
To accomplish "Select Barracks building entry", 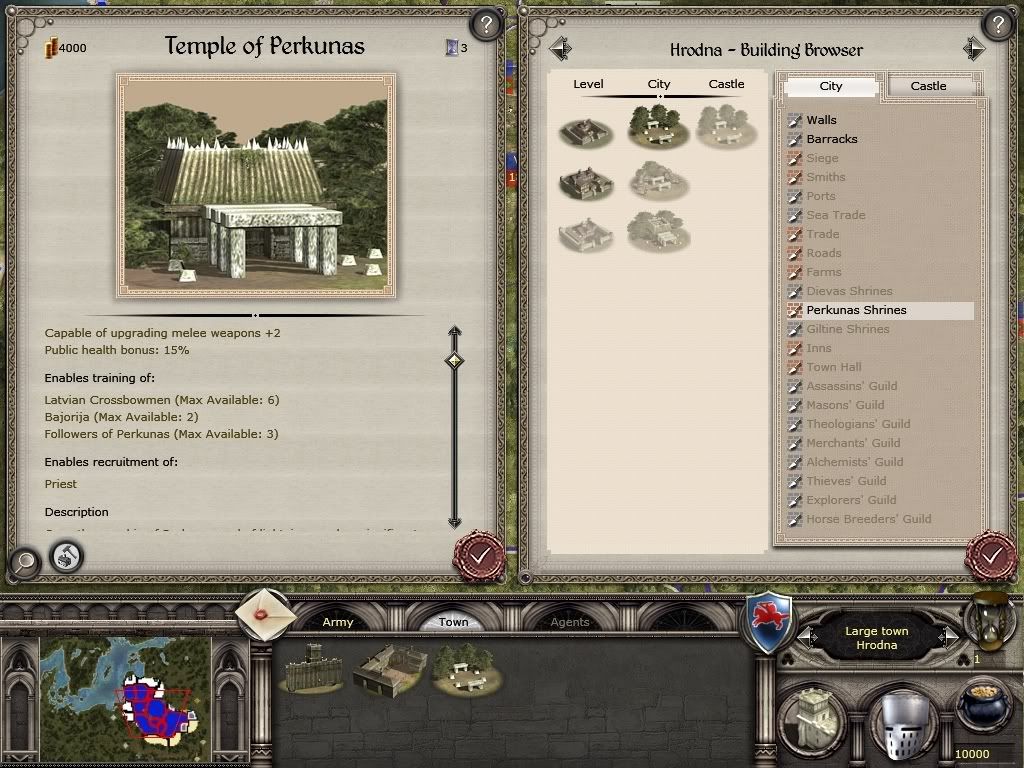I will [x=831, y=139].
